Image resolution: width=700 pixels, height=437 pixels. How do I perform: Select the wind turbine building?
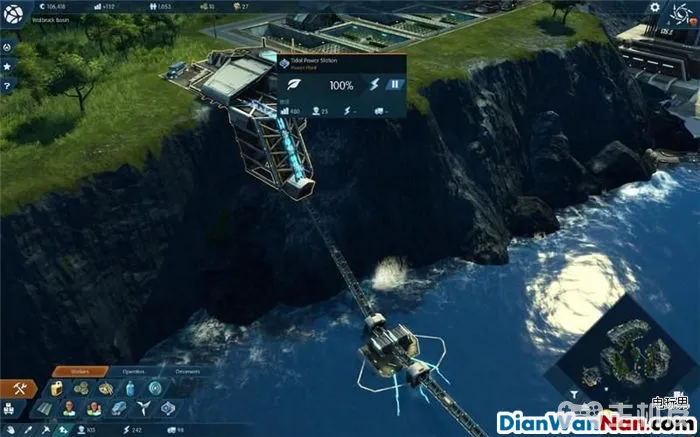pos(142,408)
